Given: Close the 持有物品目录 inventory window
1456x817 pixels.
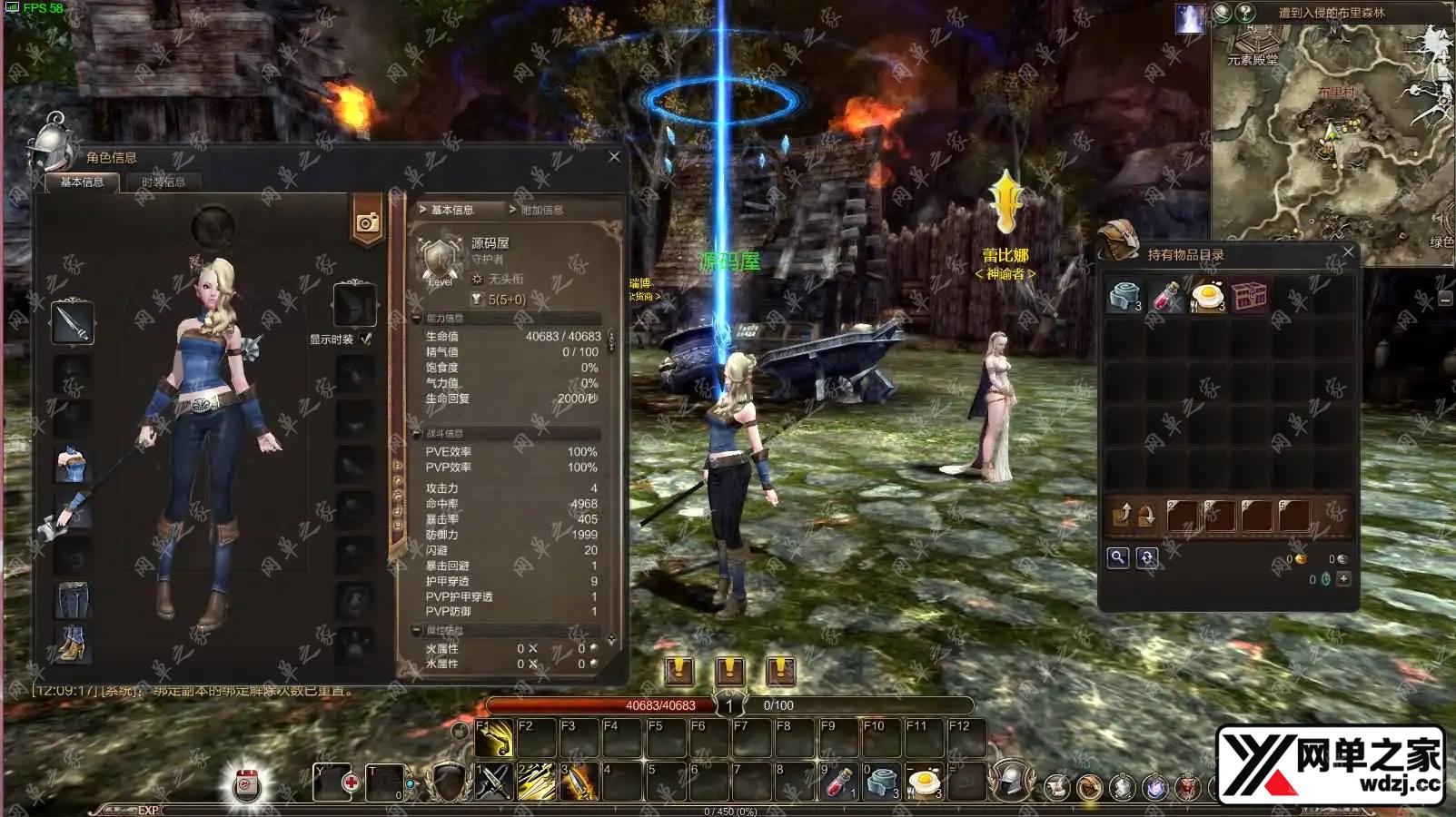Looking at the screenshot, I should click(1348, 252).
